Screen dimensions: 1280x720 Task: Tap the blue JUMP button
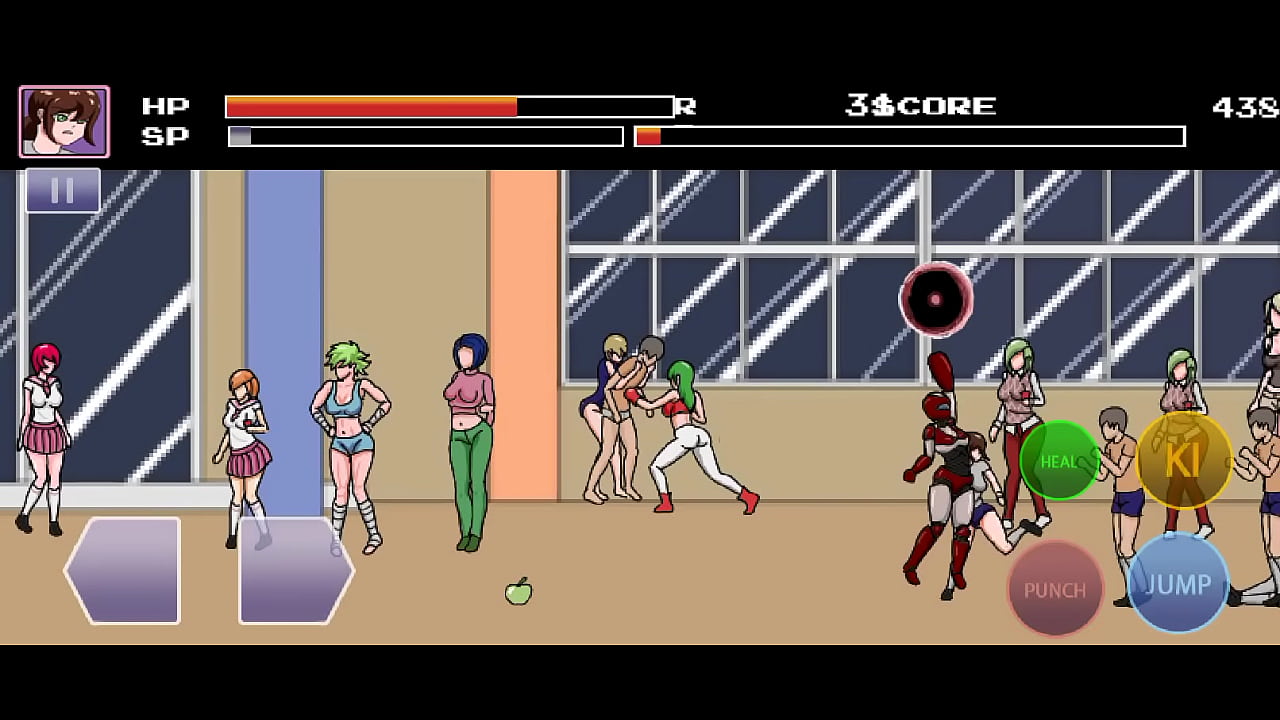tap(1178, 584)
